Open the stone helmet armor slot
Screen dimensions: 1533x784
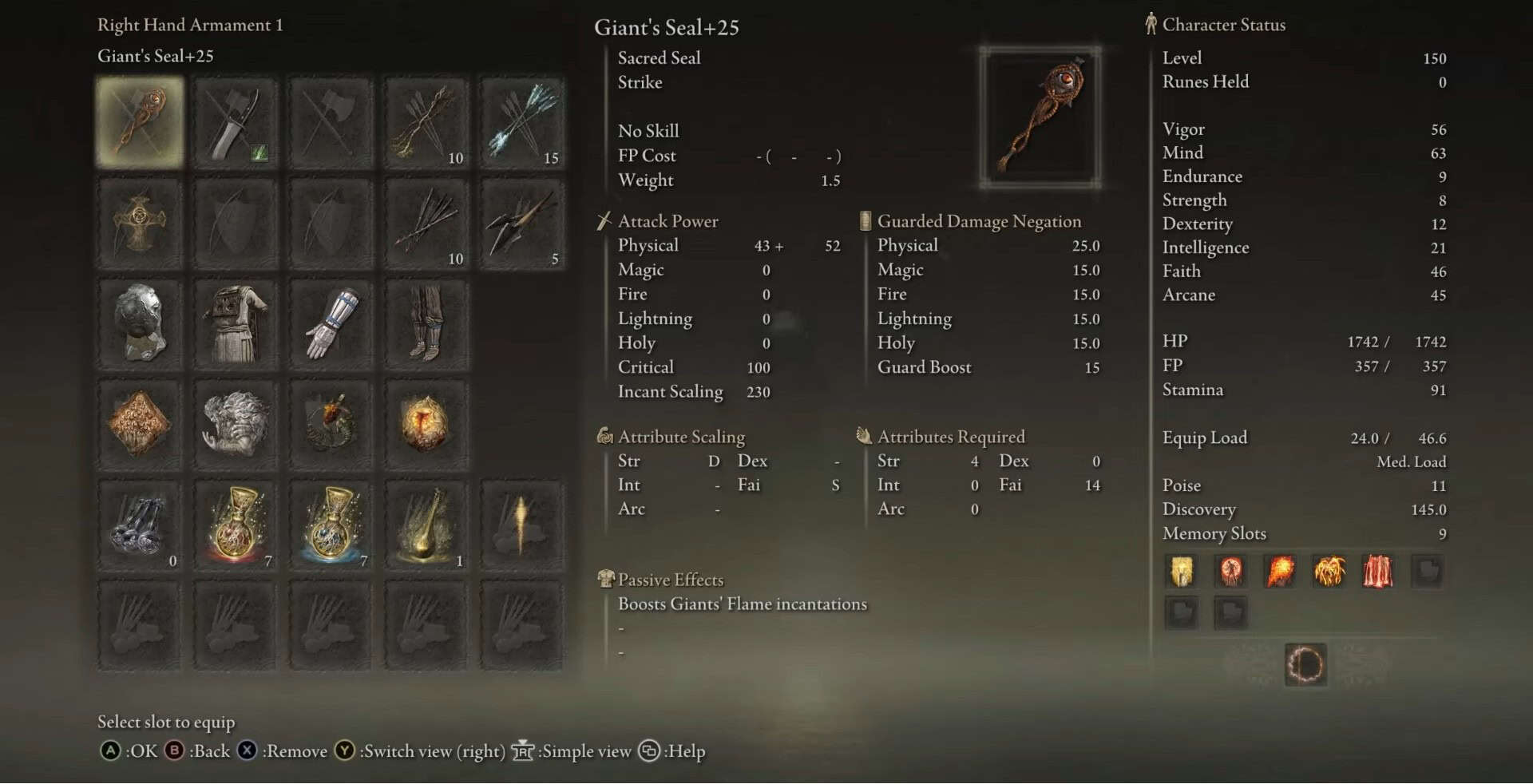pyautogui.click(x=140, y=323)
